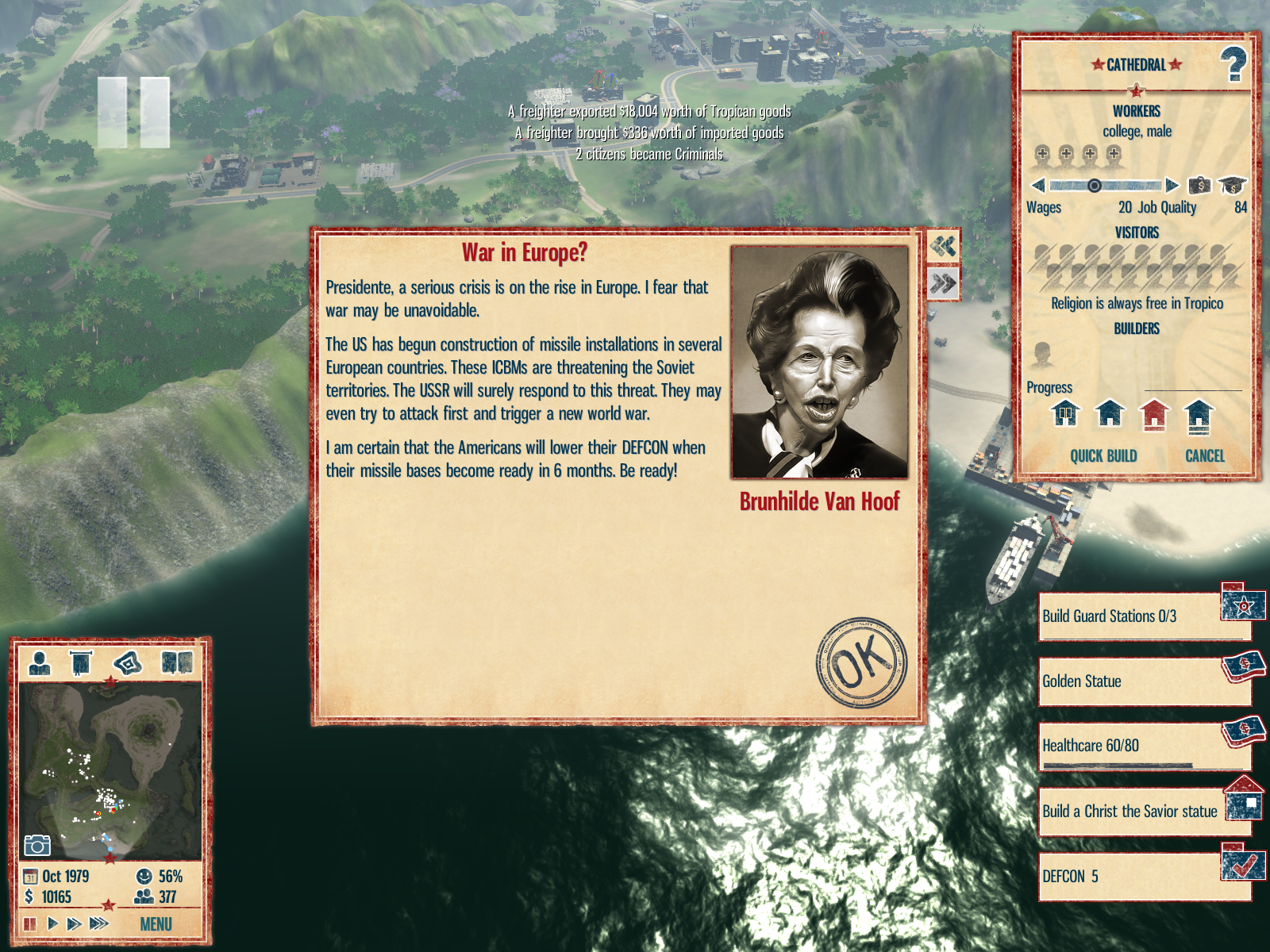1270x952 pixels.
Task: Click the island minimap
Action: [110, 770]
